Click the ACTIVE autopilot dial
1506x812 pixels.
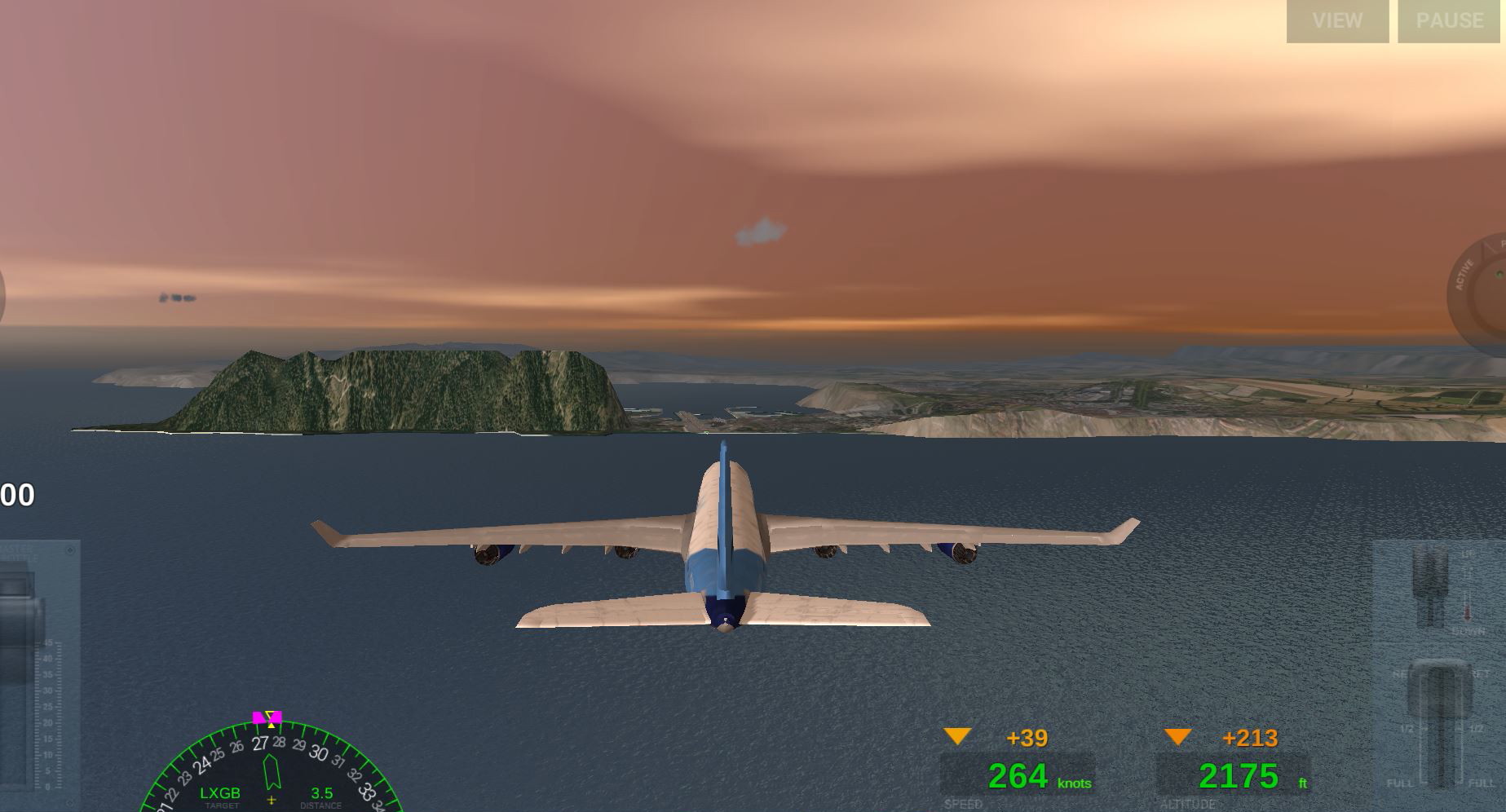pyautogui.click(x=1480, y=295)
